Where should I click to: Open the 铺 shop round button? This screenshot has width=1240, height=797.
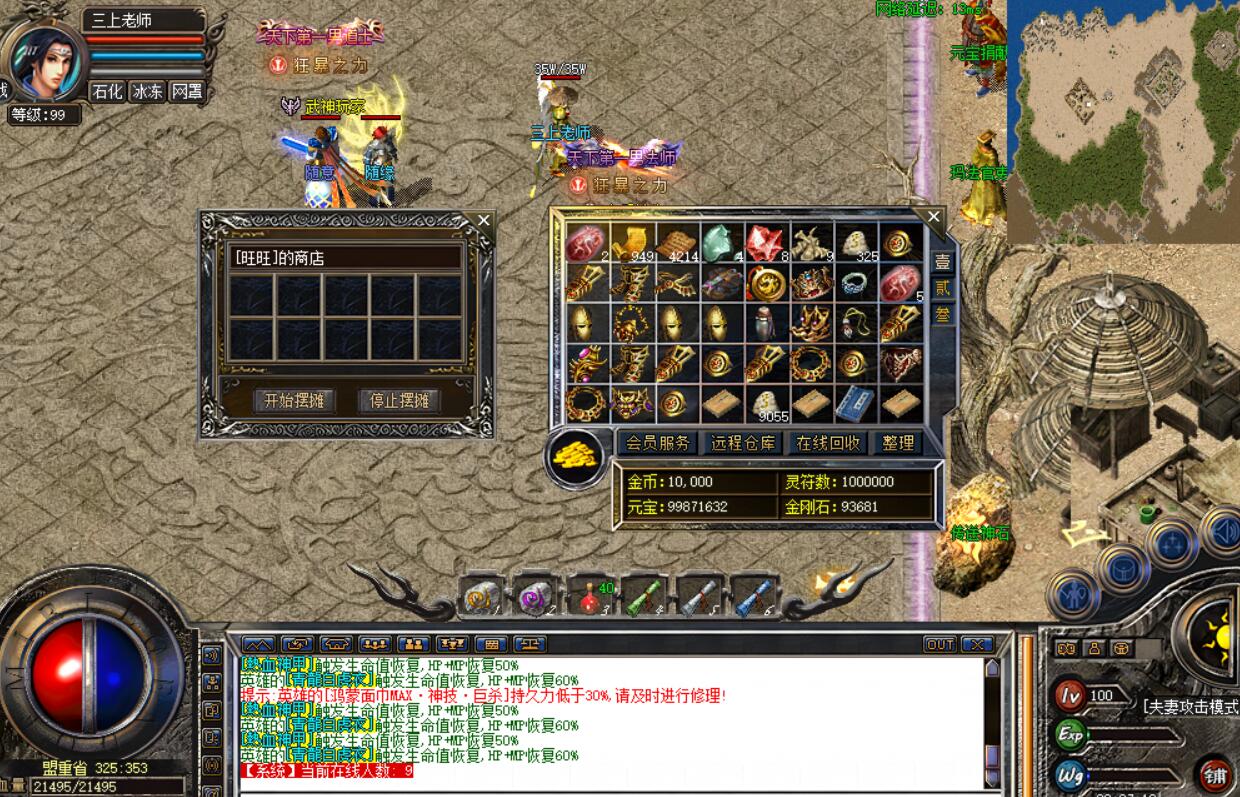point(1214,776)
